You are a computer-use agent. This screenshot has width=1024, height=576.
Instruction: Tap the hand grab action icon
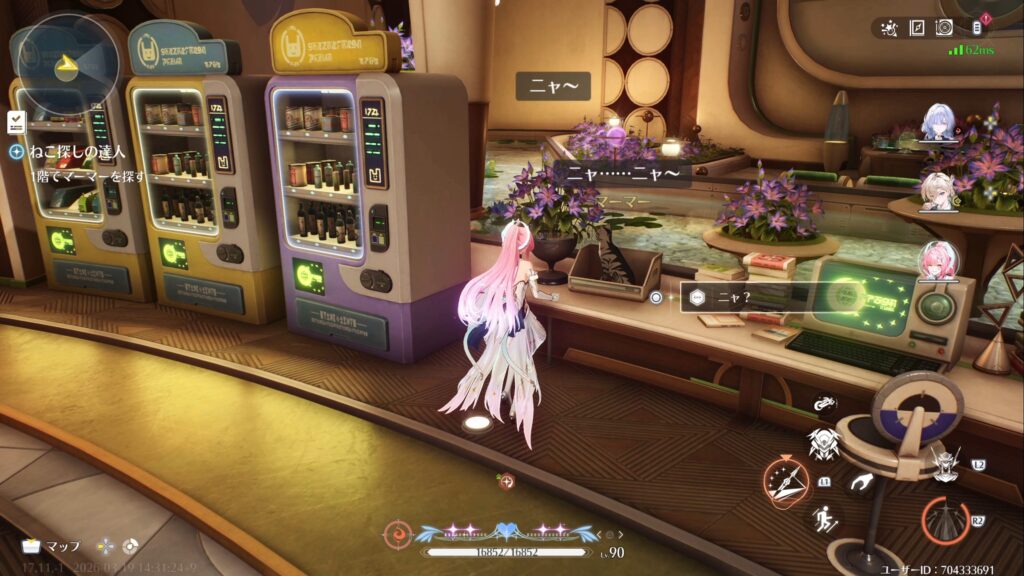pyautogui.click(x=859, y=485)
